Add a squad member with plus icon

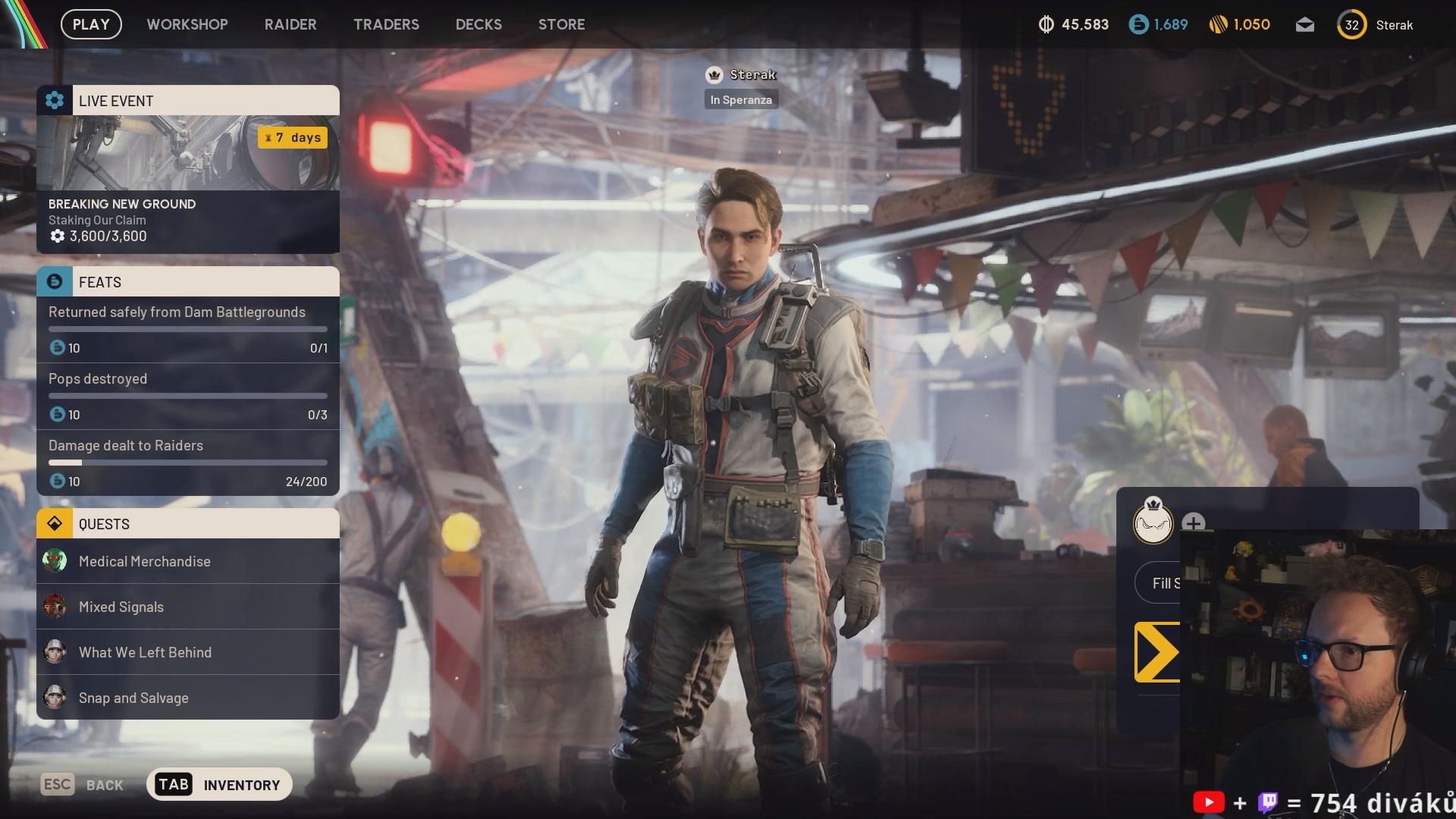[x=1193, y=522]
